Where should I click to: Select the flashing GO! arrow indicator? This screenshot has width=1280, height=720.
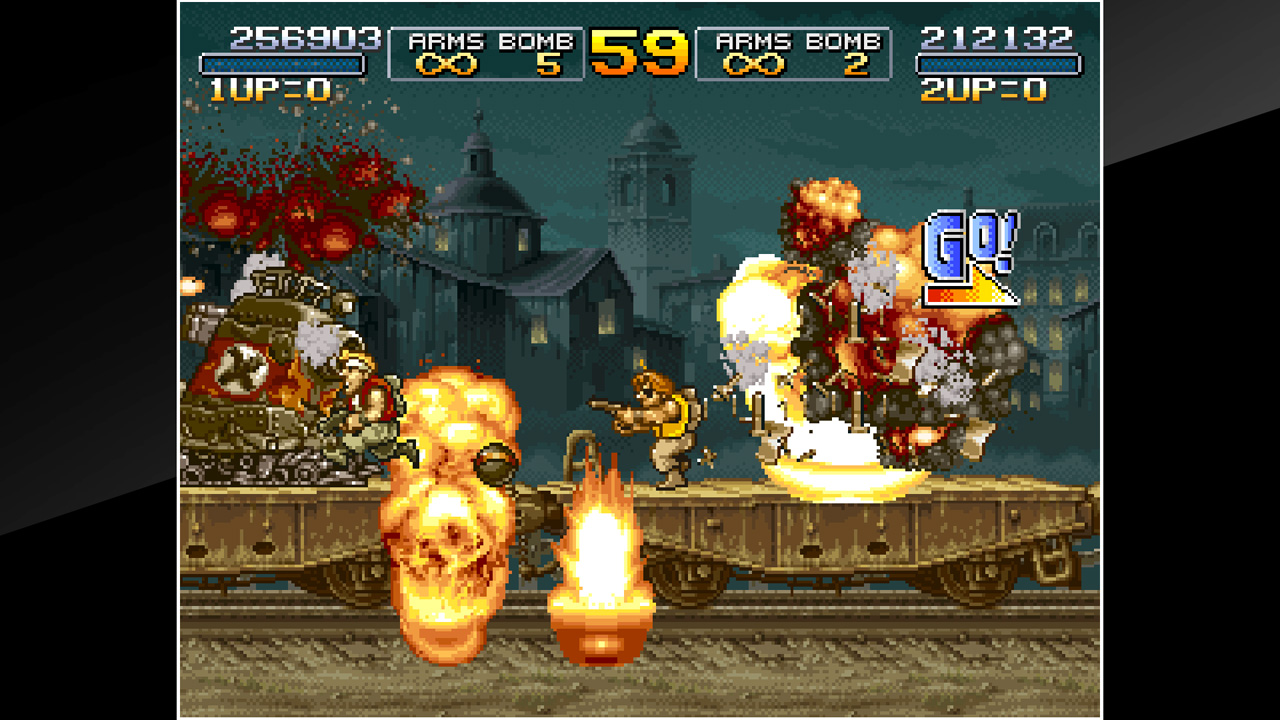click(x=966, y=250)
